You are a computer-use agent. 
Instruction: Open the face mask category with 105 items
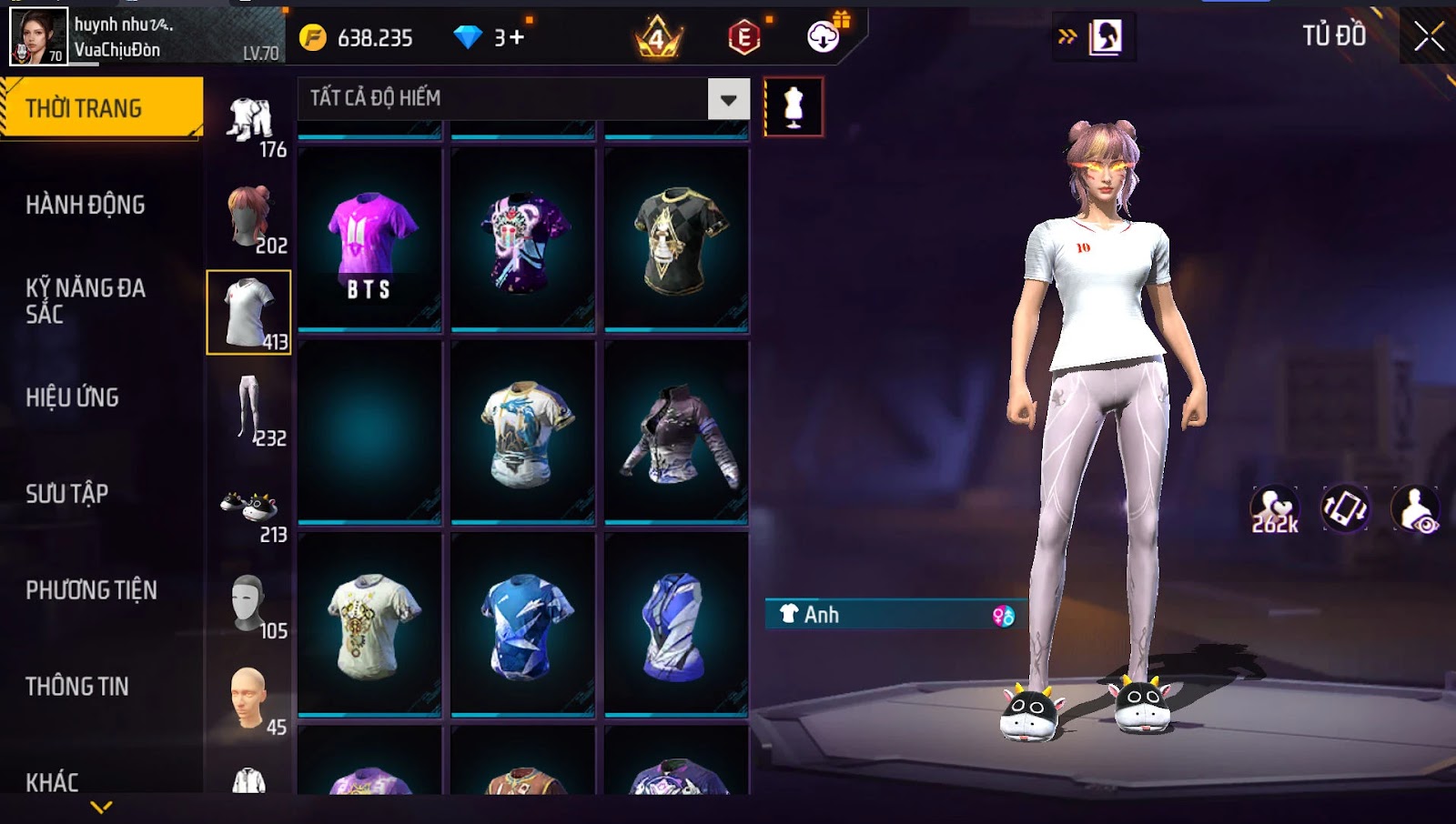[x=249, y=604]
